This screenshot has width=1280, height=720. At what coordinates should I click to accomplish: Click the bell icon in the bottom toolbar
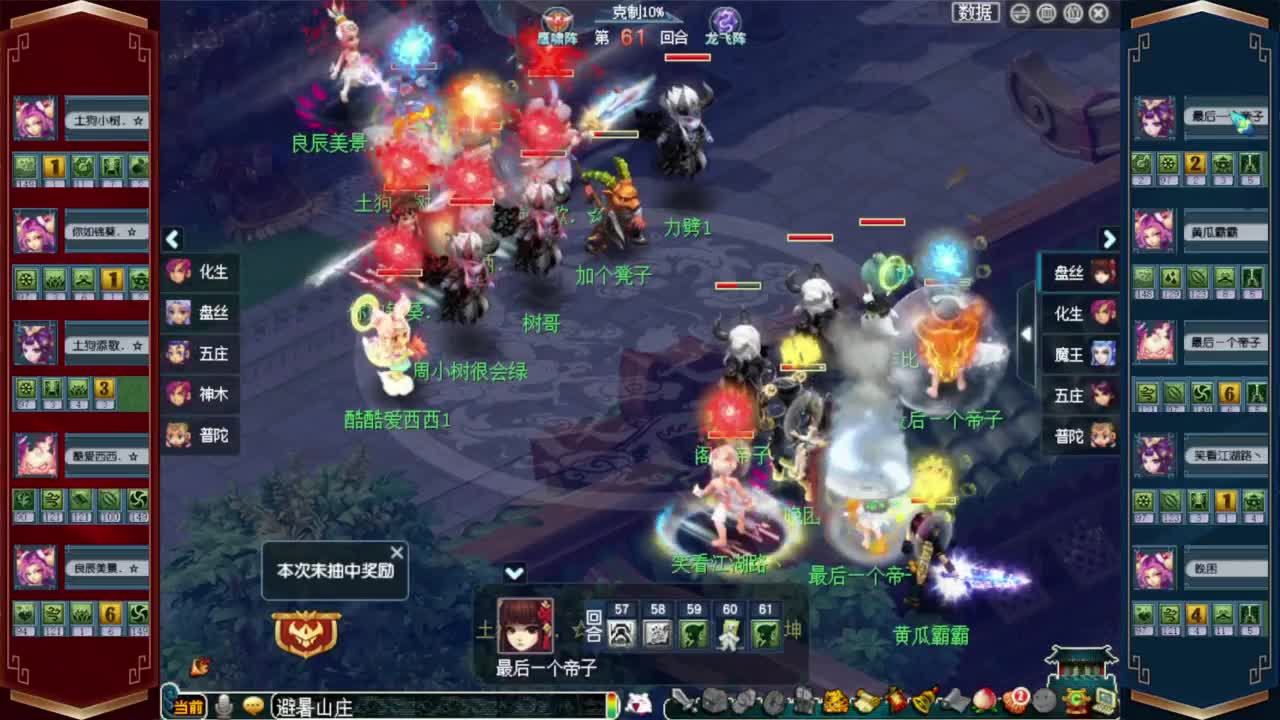click(921, 701)
